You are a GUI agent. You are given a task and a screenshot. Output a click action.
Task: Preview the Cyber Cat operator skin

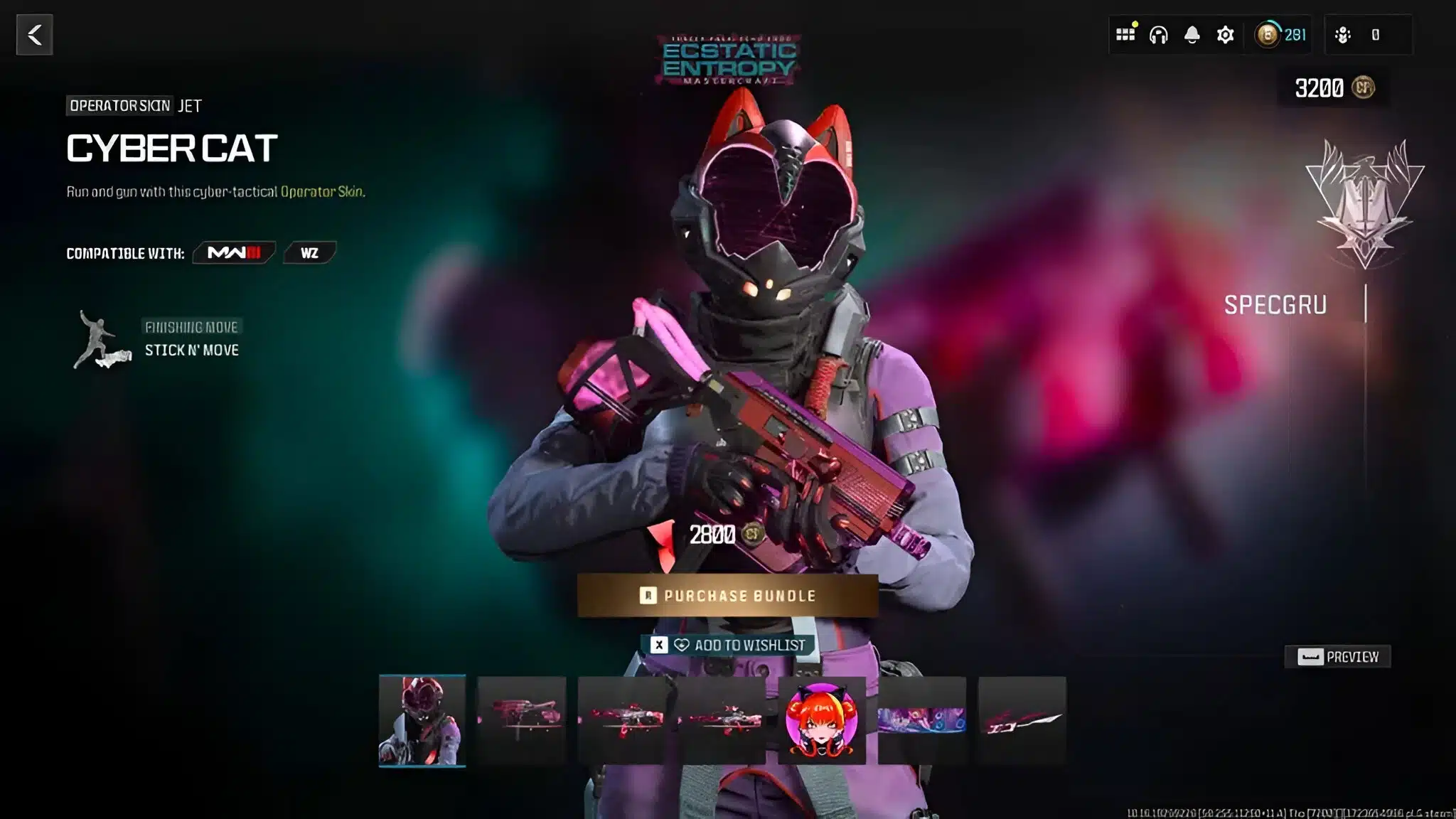1337,657
